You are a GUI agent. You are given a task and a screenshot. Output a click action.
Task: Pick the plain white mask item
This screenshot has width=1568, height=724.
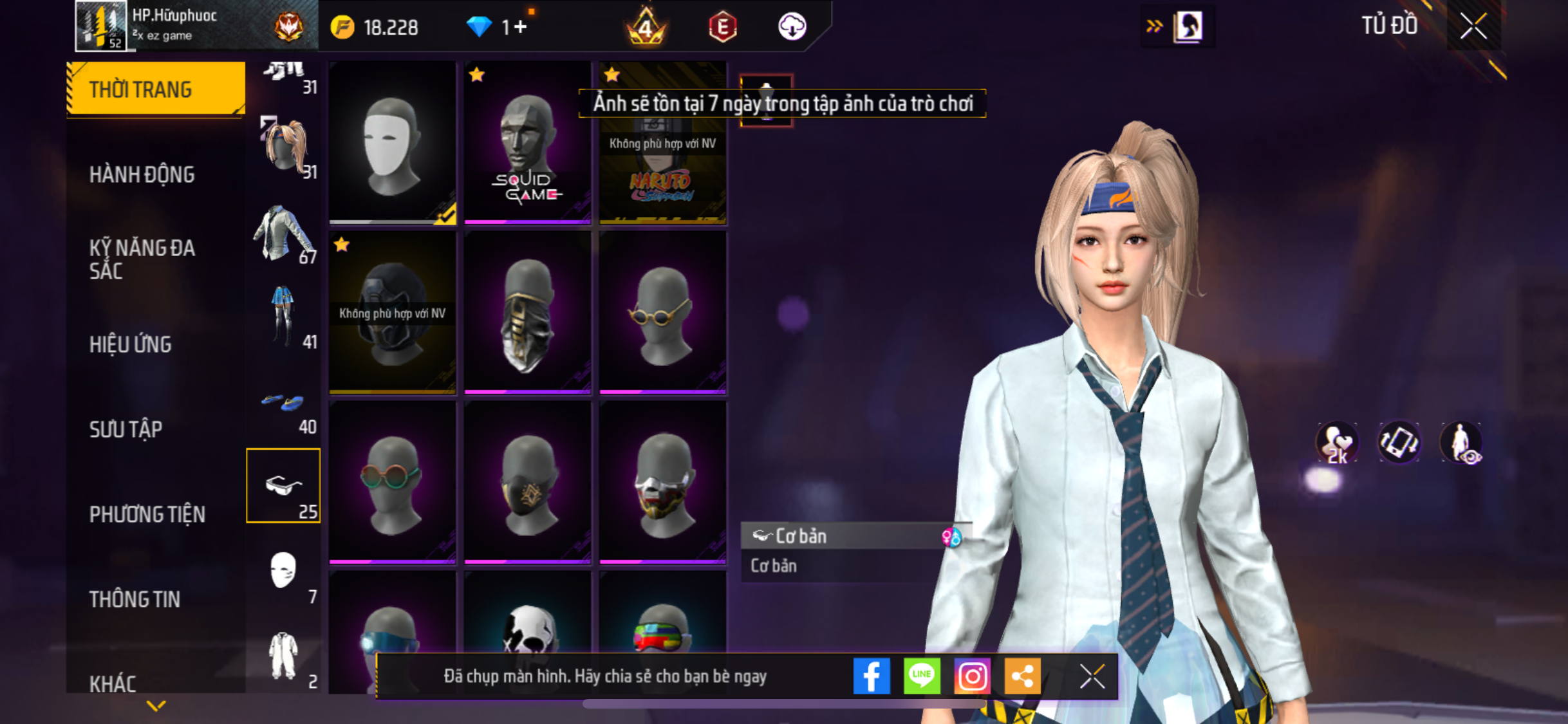392,143
